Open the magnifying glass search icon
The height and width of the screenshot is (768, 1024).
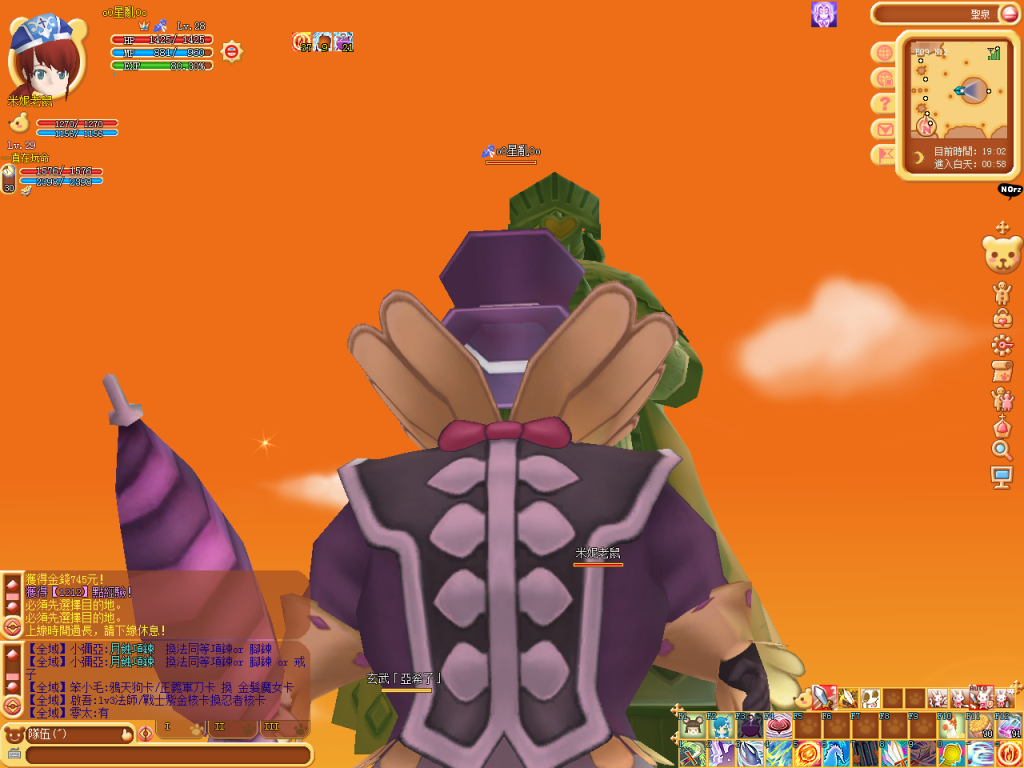tap(1002, 450)
